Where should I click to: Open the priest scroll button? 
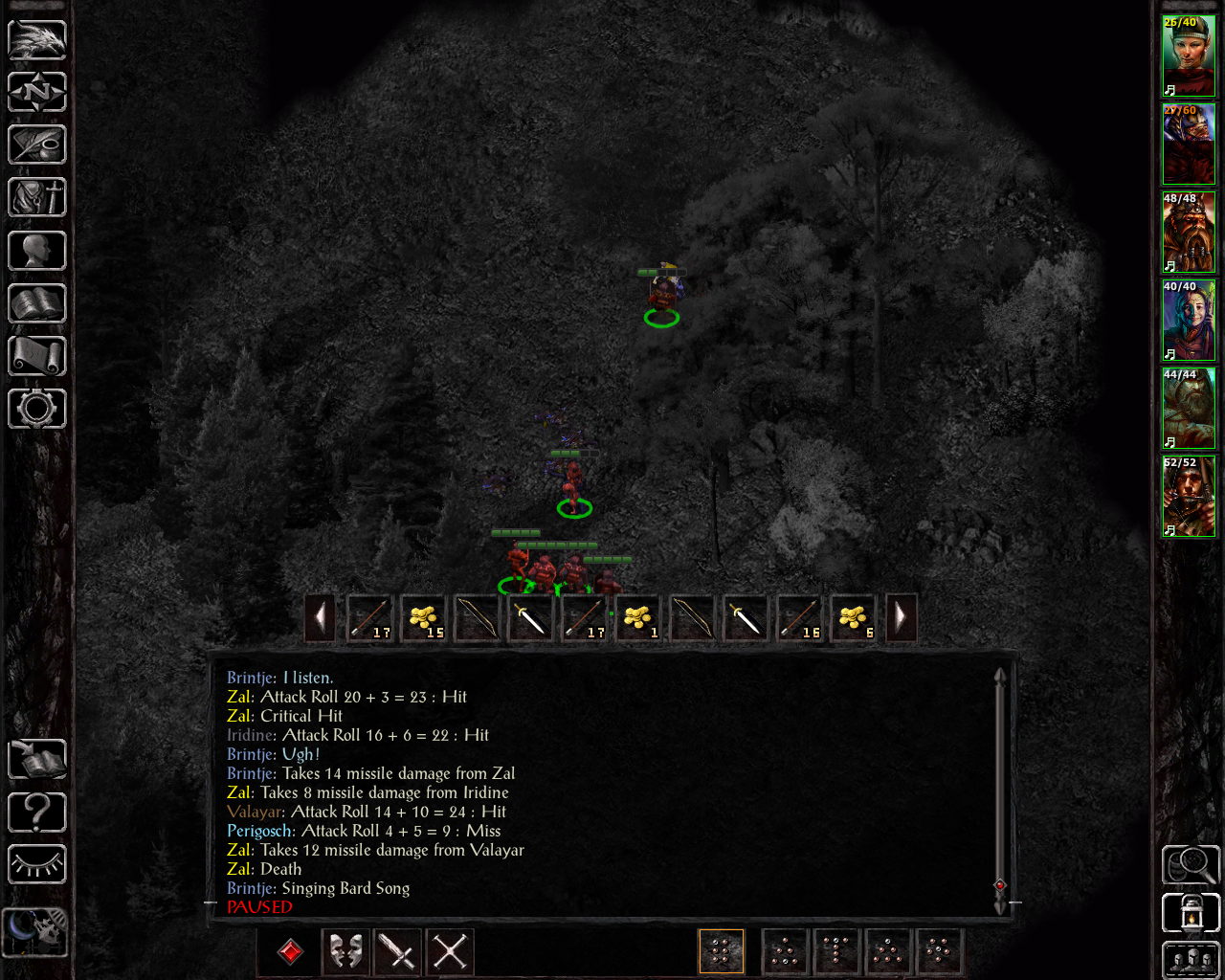[x=37, y=356]
